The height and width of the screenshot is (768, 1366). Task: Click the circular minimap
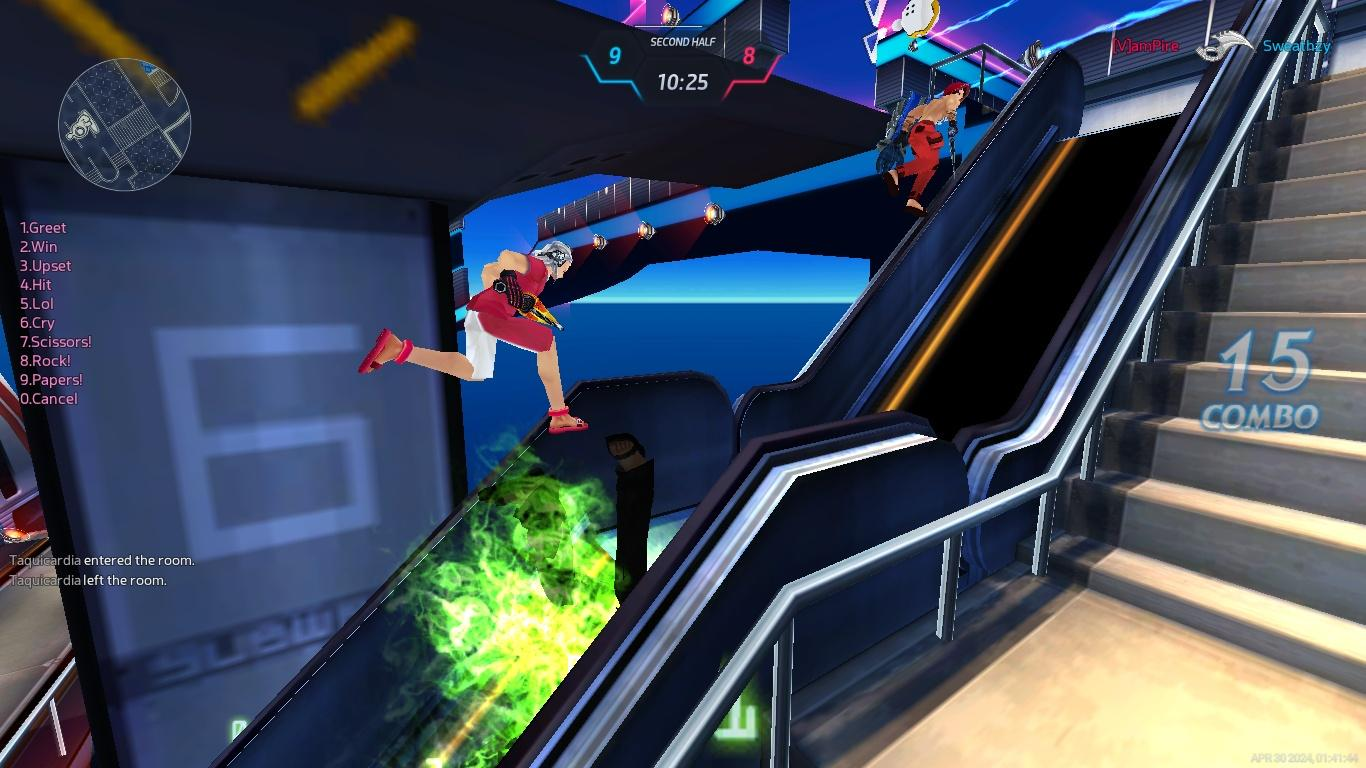124,124
